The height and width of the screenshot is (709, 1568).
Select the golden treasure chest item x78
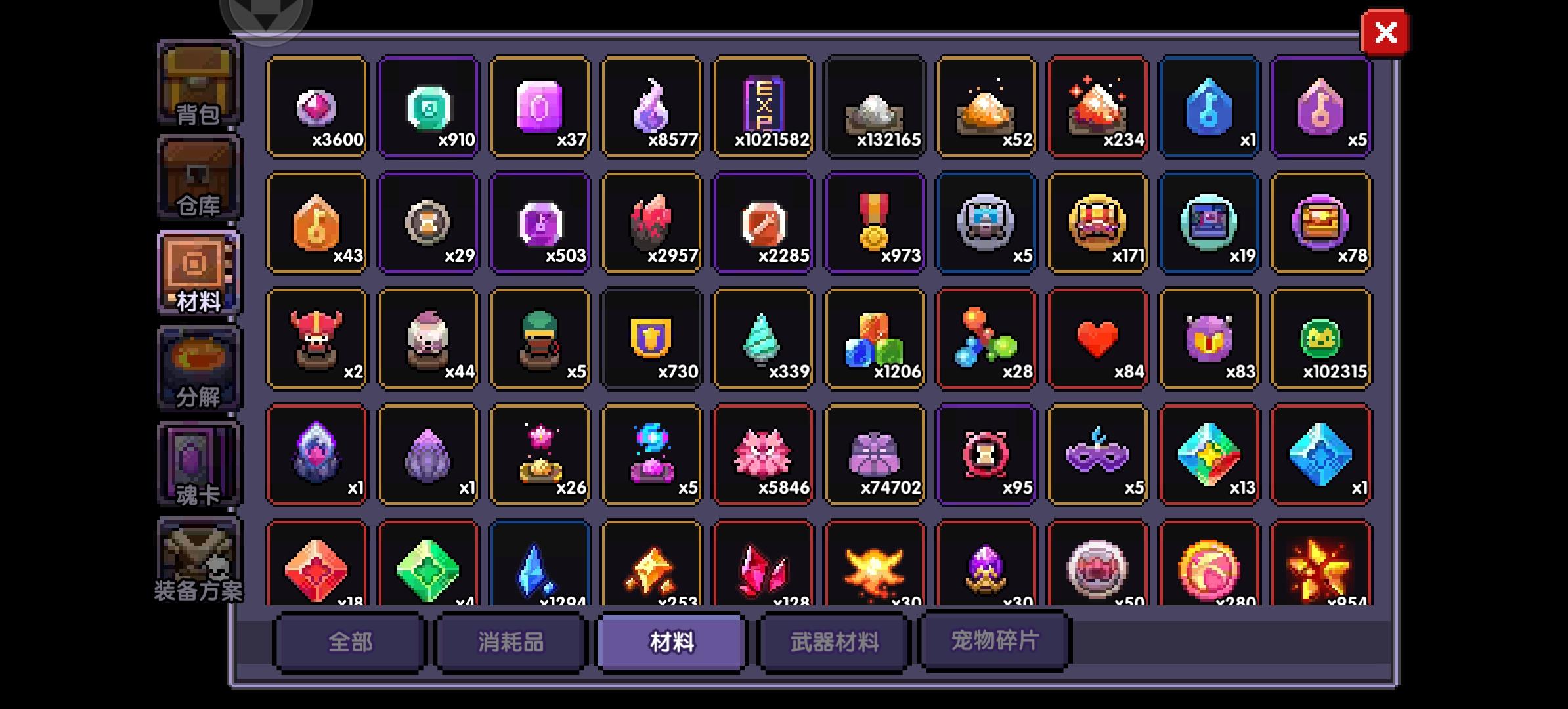(1321, 222)
